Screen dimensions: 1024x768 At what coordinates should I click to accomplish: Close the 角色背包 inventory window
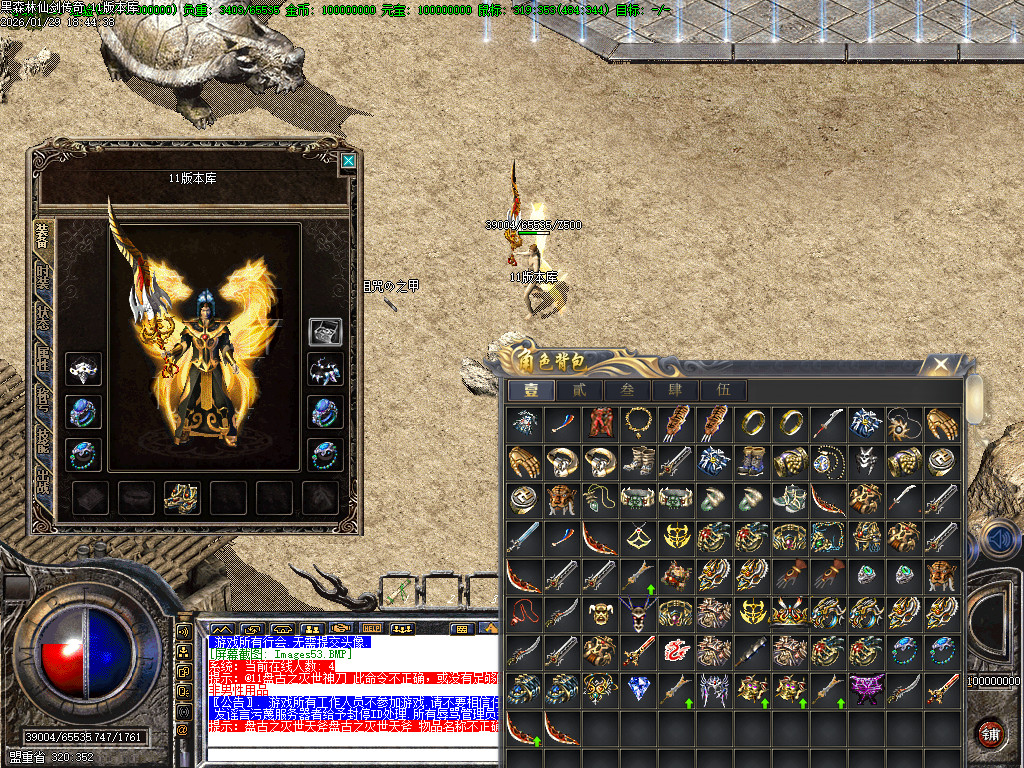click(x=939, y=365)
